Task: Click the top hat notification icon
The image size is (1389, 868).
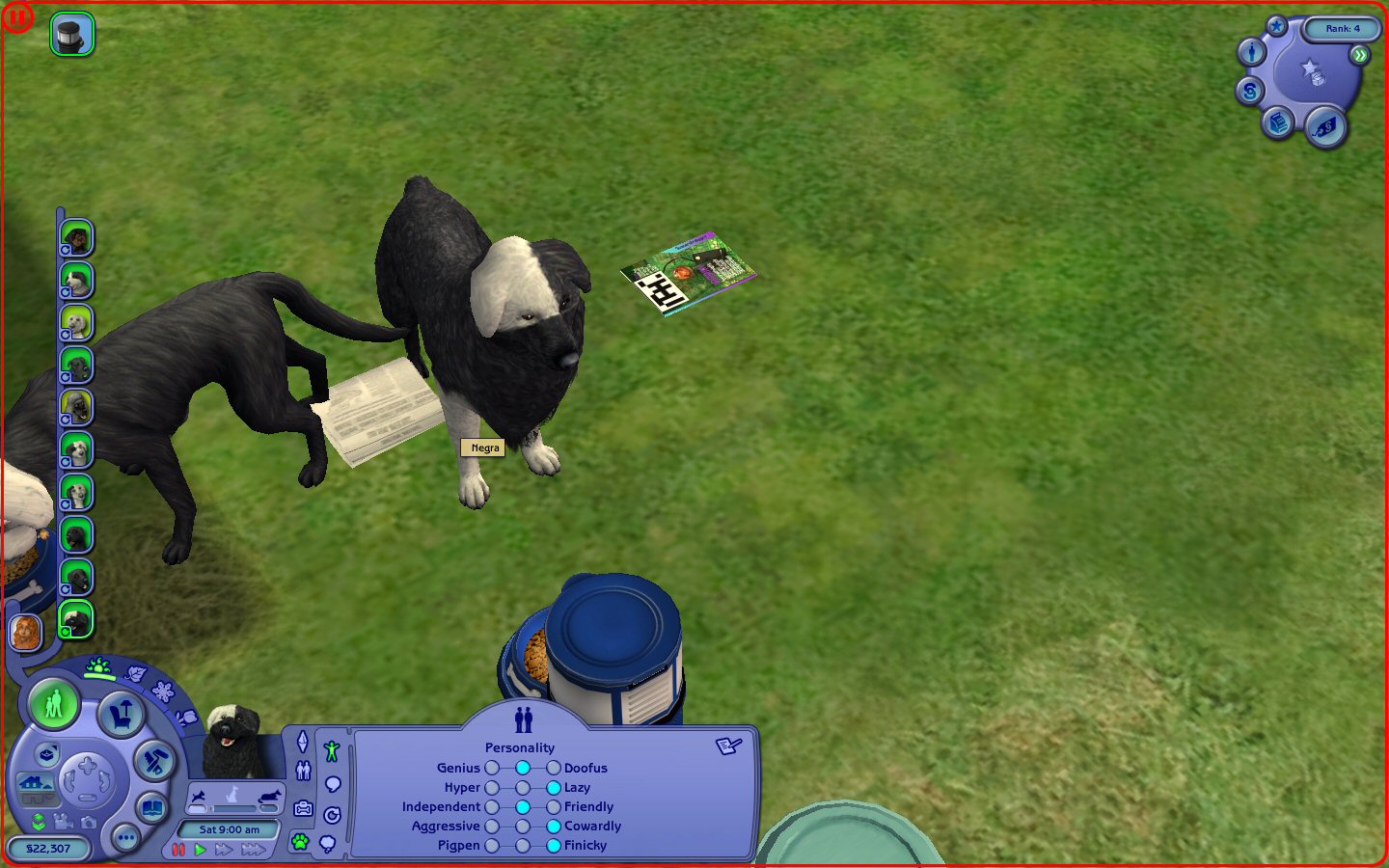Action: tap(72, 35)
